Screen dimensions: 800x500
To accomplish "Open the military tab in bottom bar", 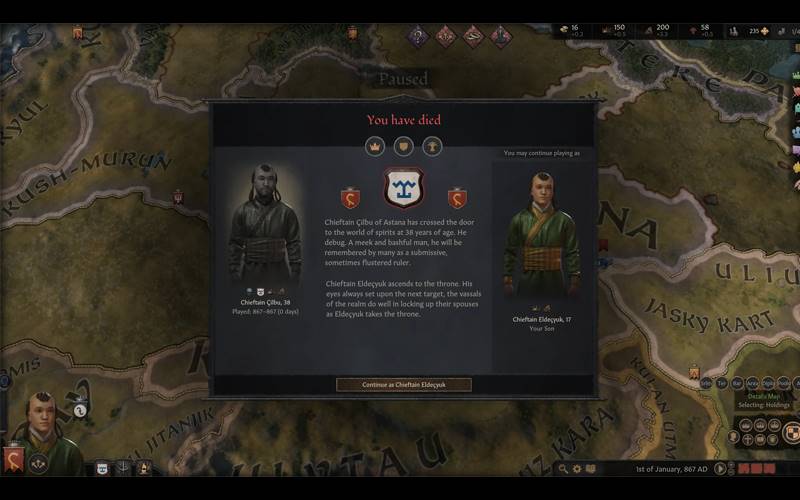I will [123, 467].
